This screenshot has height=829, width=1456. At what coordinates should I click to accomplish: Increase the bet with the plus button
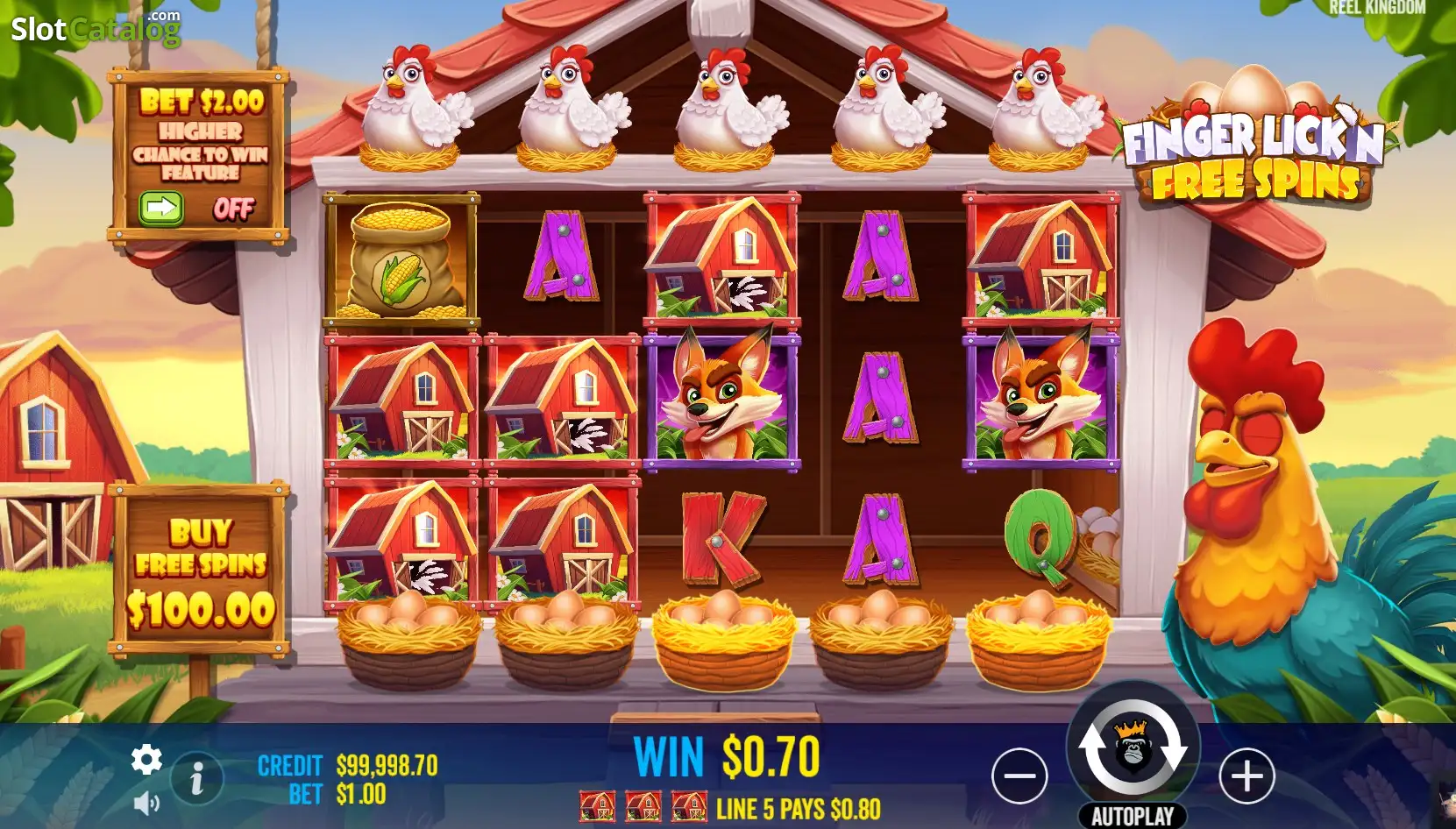[1246, 776]
